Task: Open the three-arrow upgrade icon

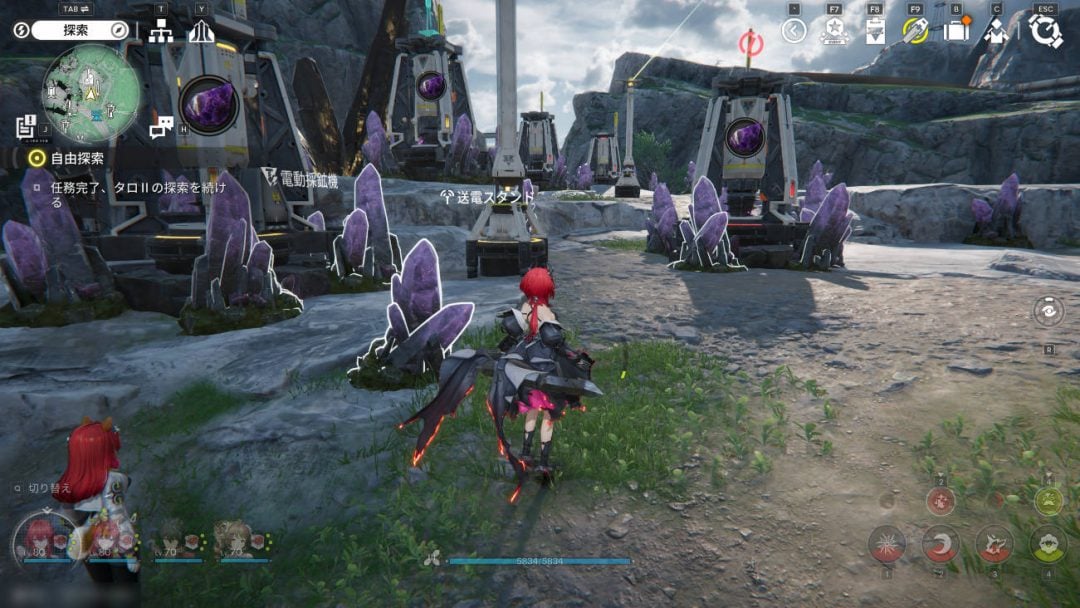Action: click(x=202, y=31)
